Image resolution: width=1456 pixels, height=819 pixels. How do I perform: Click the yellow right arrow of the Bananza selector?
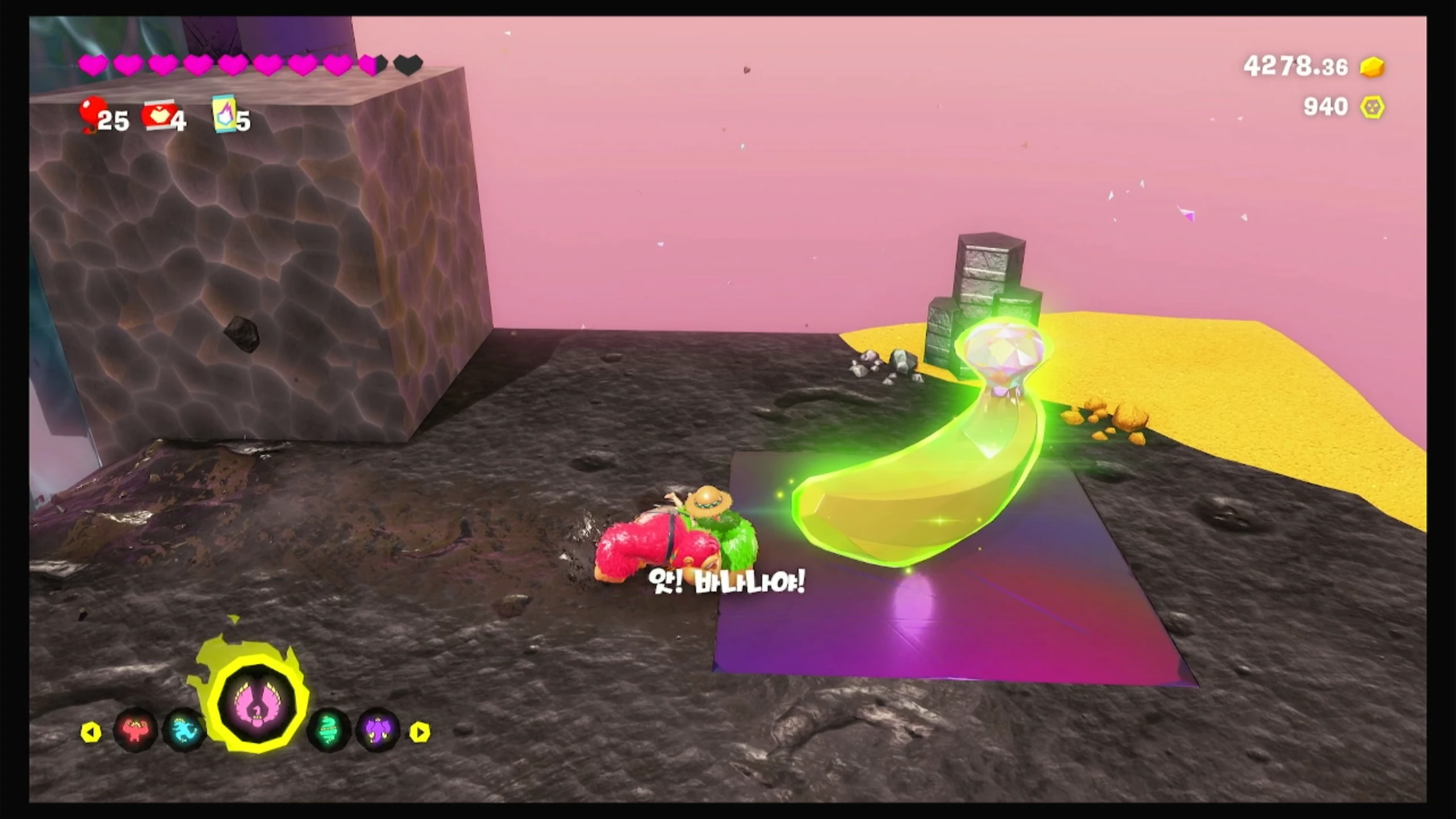(x=420, y=732)
